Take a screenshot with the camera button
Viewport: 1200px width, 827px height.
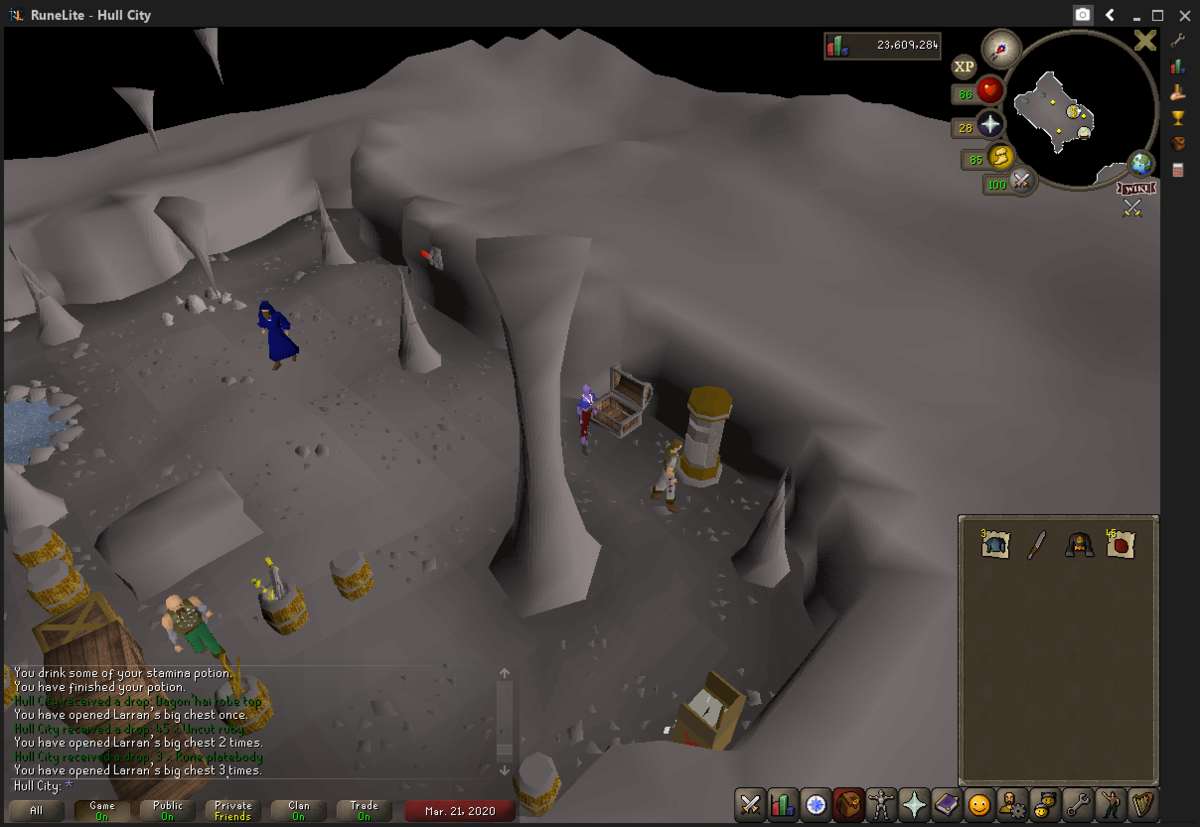[1082, 15]
